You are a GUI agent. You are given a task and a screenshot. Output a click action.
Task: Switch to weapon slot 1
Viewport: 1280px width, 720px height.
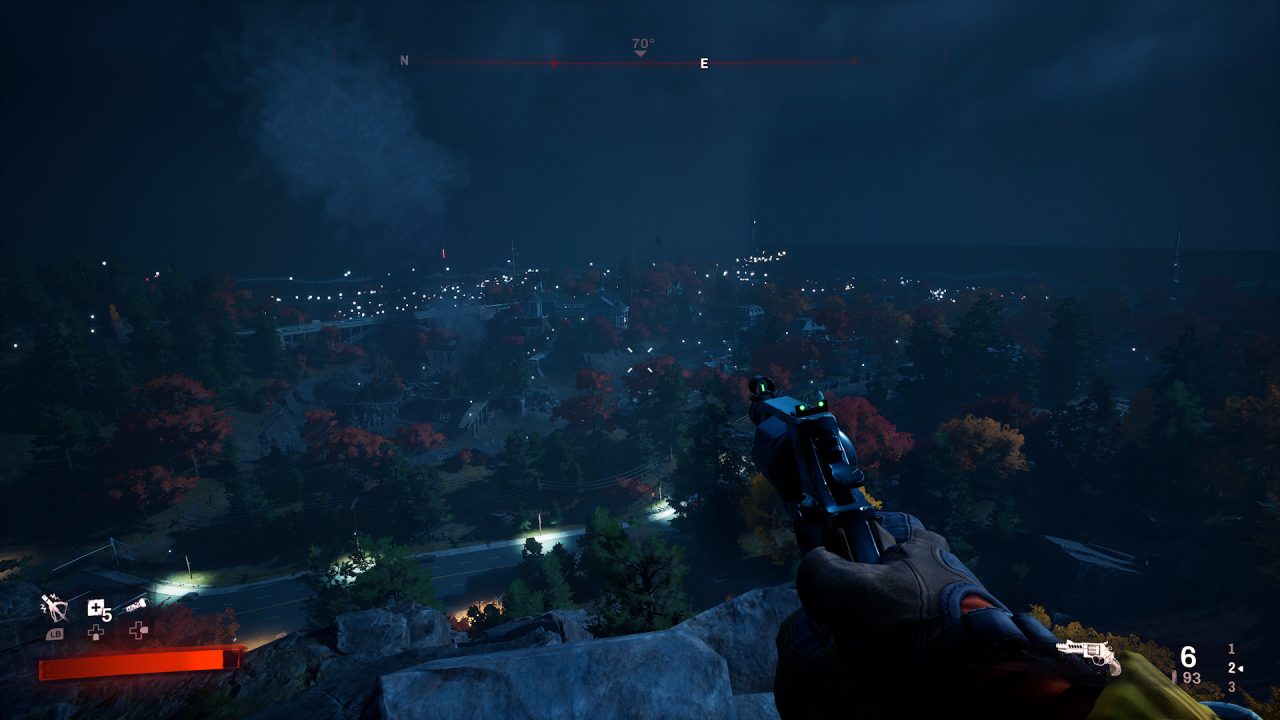tap(1231, 649)
